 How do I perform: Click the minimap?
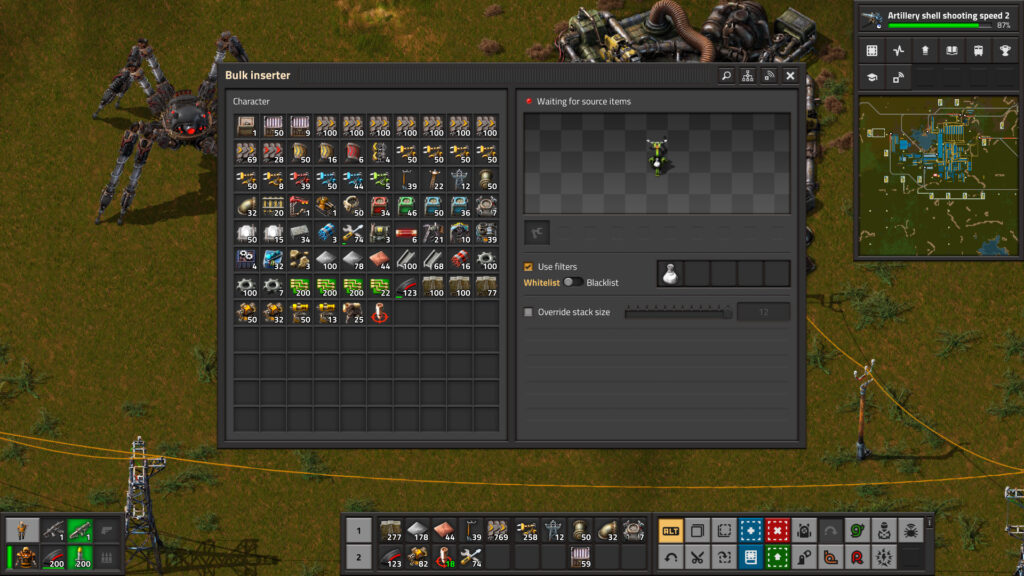click(937, 176)
